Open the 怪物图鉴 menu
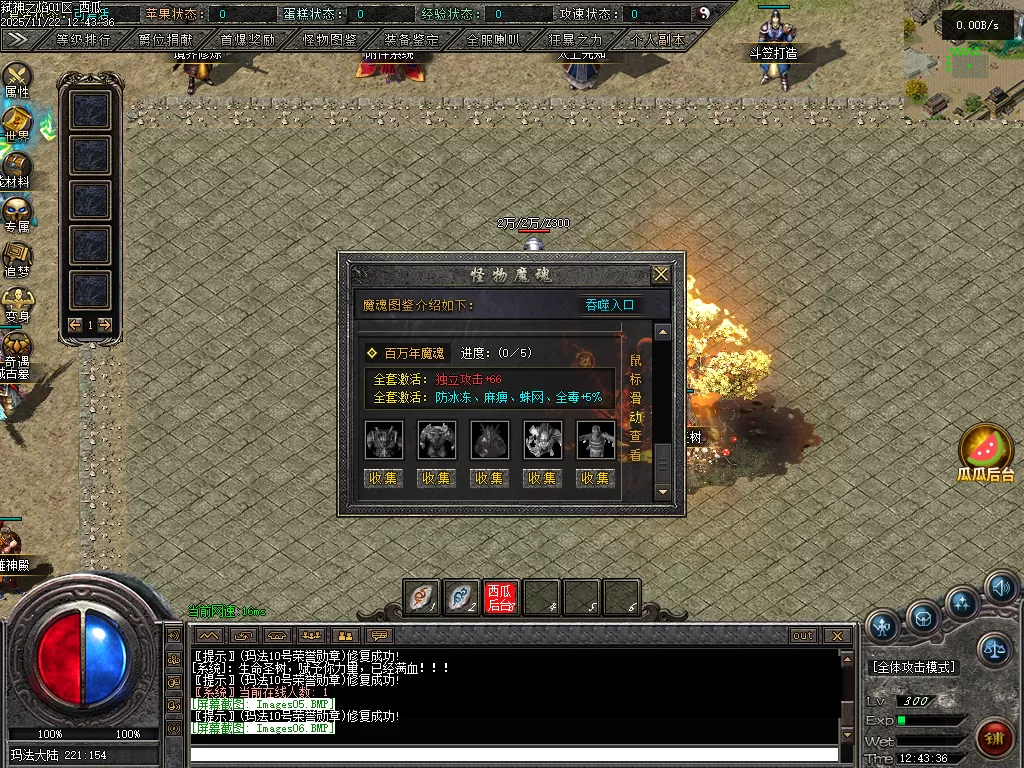The width and height of the screenshot is (1024, 768). pos(330,40)
